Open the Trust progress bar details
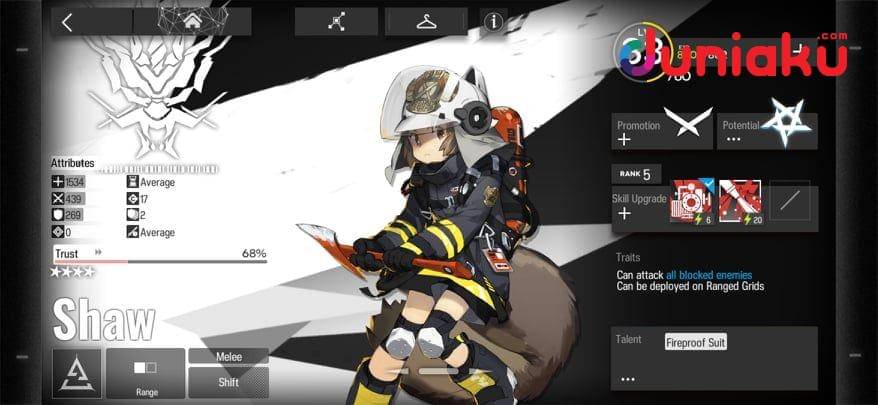Viewport: 878px width, 405px height. point(160,260)
